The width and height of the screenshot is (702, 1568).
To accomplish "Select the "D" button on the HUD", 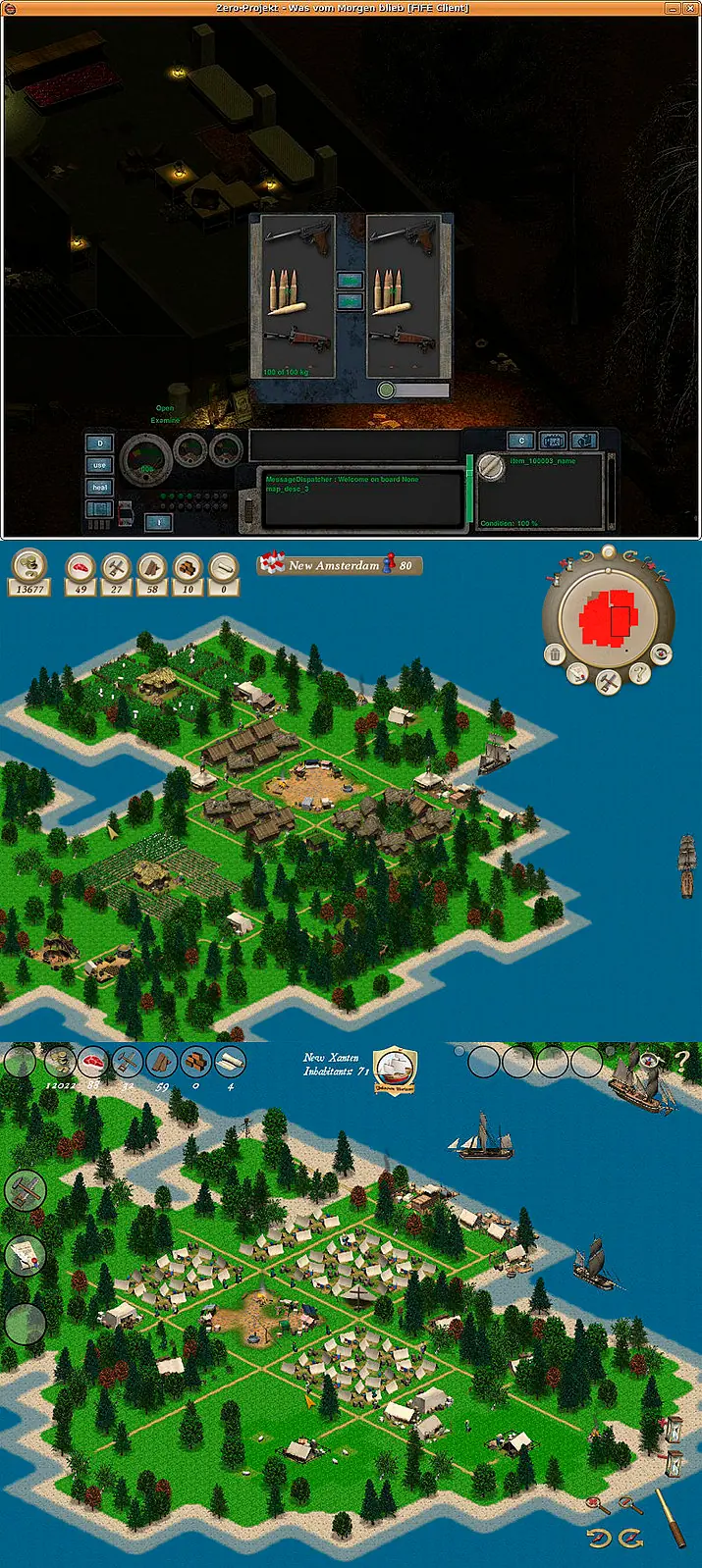I will (99, 444).
